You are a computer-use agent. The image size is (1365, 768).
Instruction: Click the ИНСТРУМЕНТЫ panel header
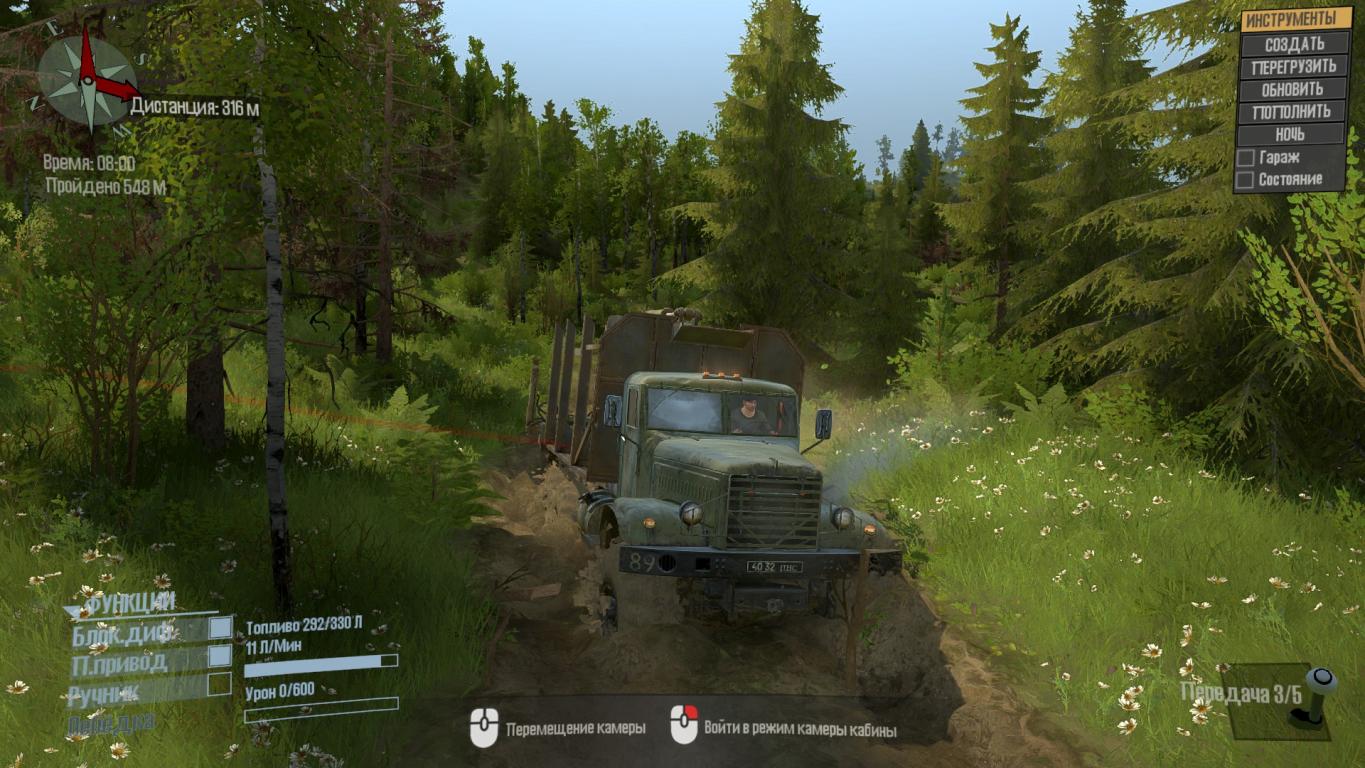pos(1295,20)
